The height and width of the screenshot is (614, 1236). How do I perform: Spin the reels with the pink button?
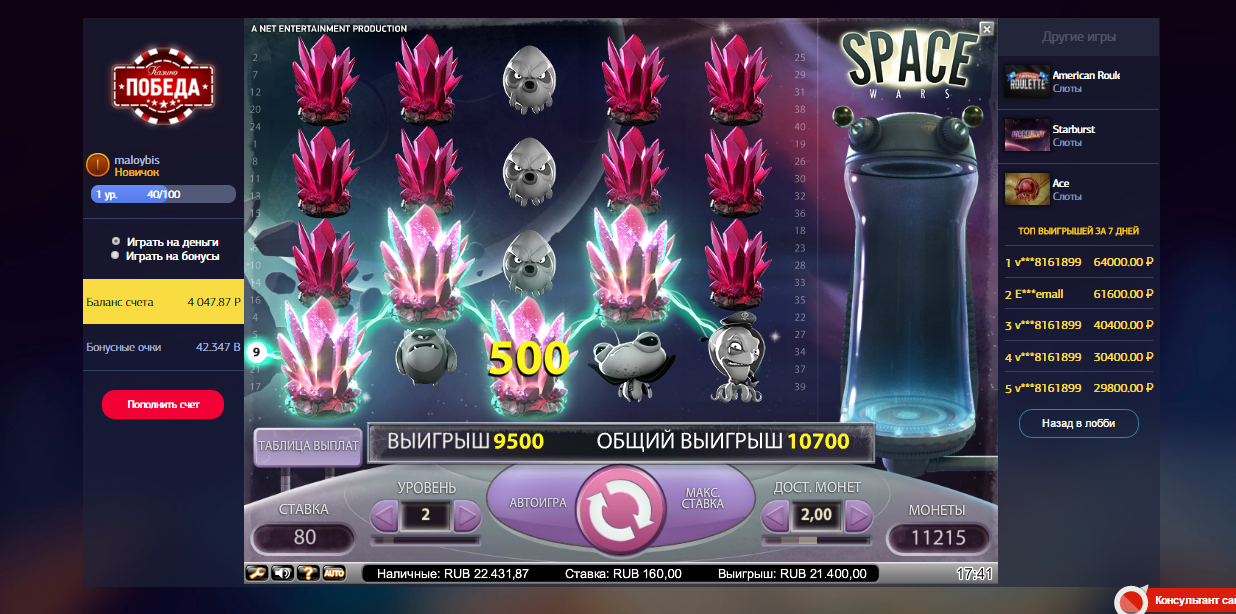[x=620, y=510]
